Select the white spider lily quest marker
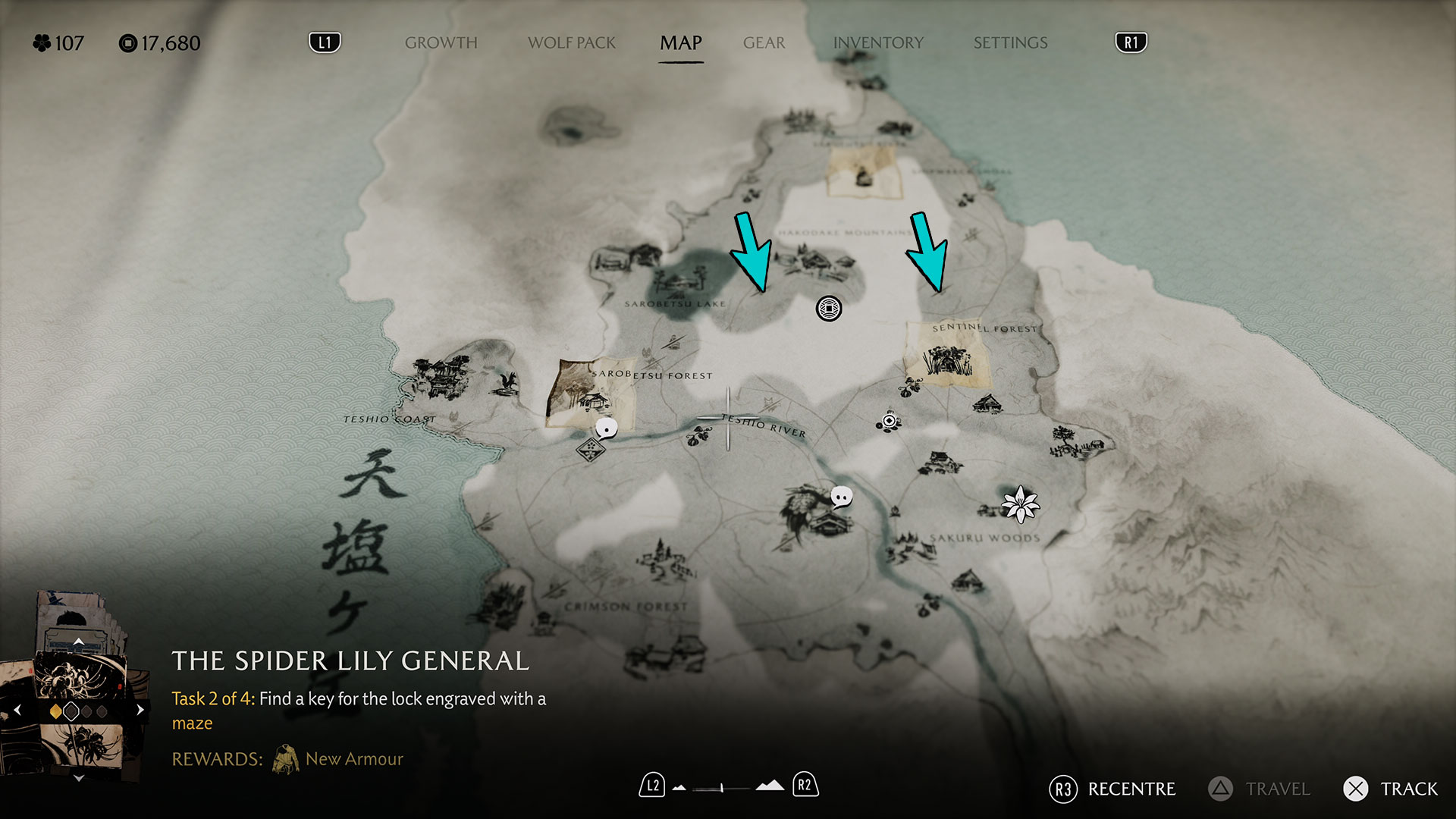 1020,504
